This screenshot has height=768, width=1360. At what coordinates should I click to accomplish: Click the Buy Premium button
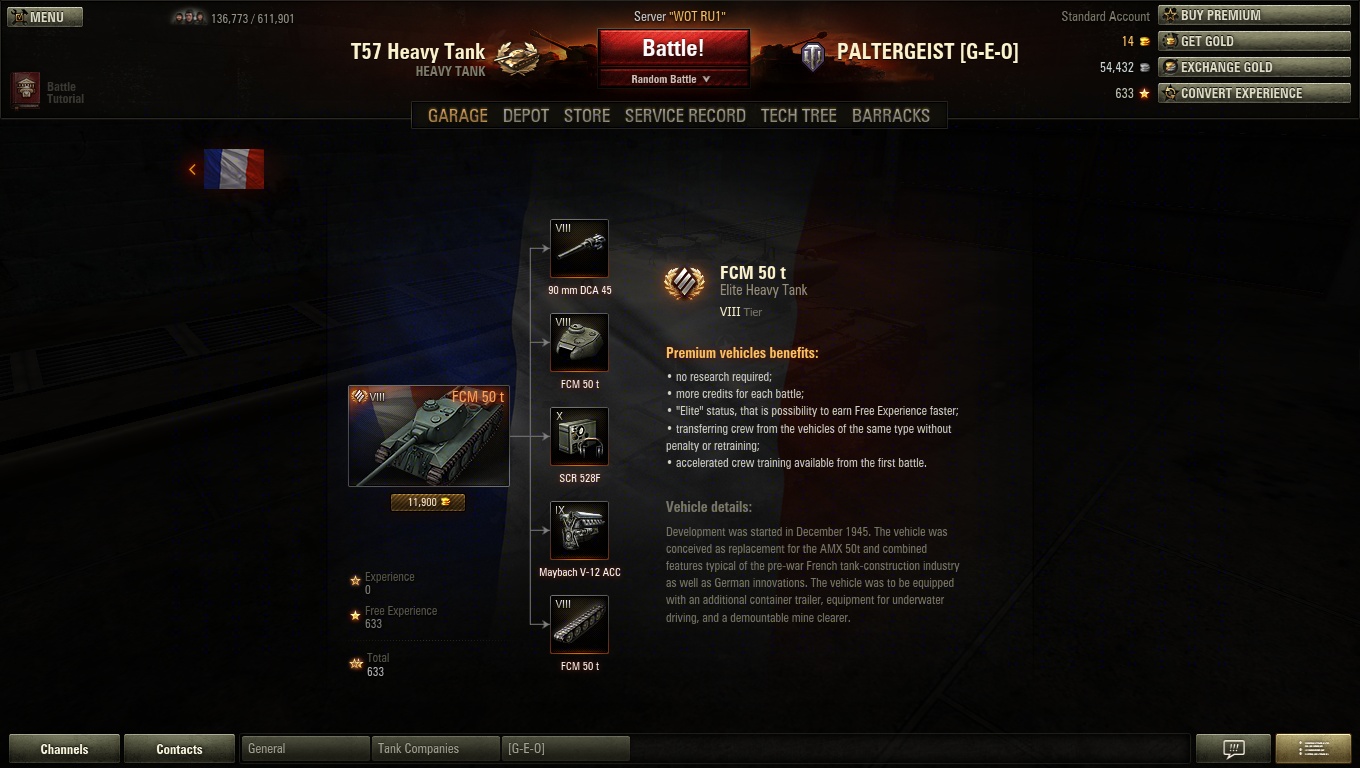point(1254,15)
